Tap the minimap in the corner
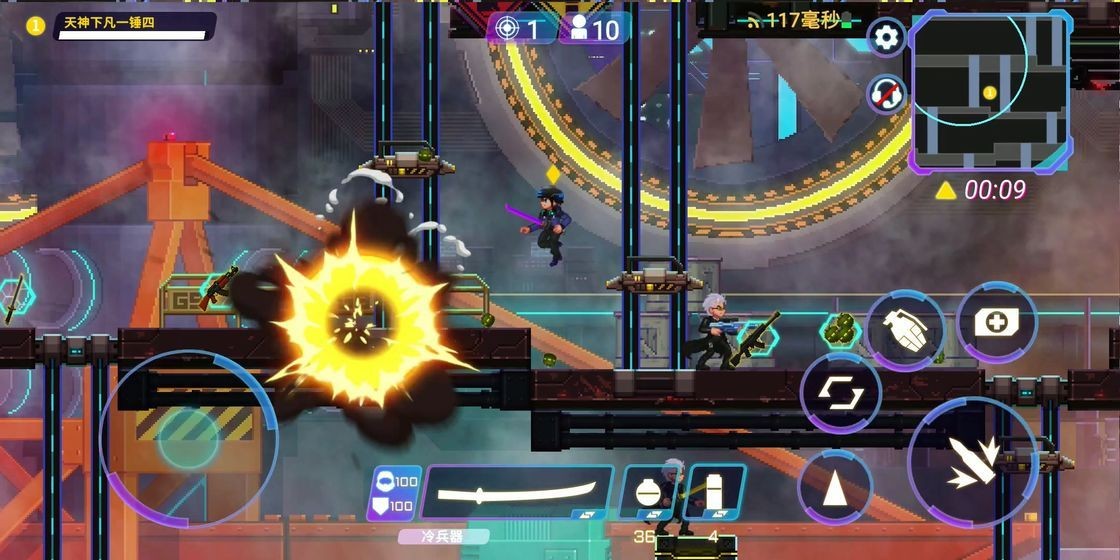 990,90
